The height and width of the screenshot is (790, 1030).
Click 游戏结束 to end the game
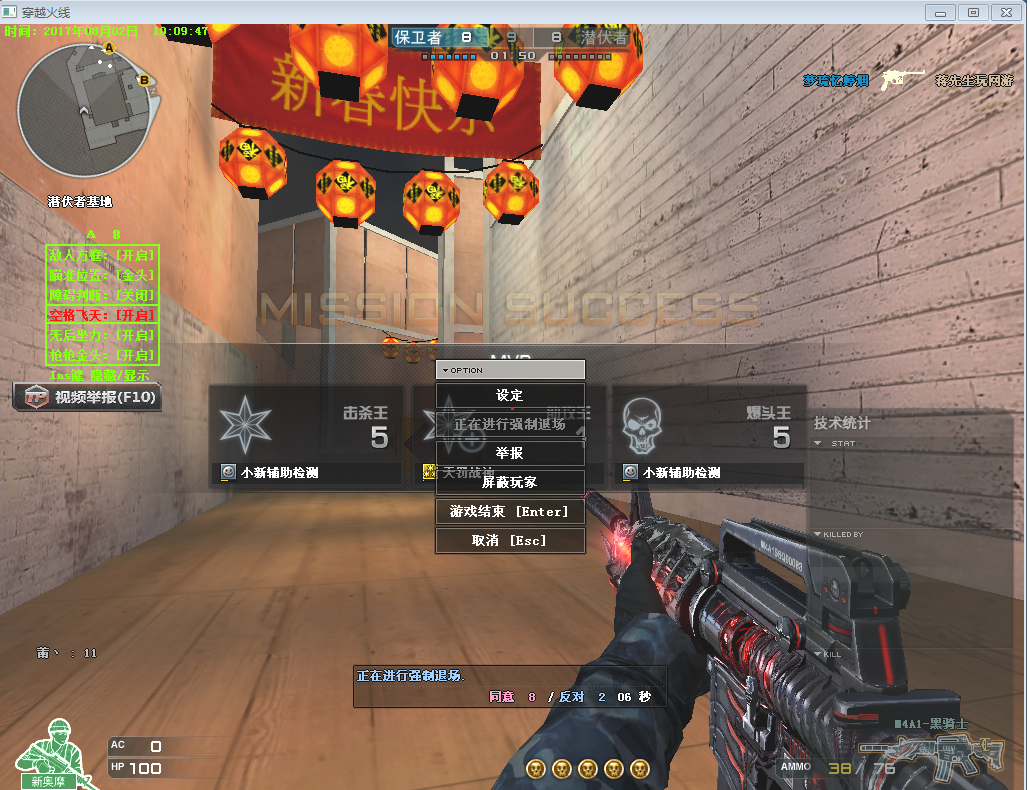pos(510,511)
